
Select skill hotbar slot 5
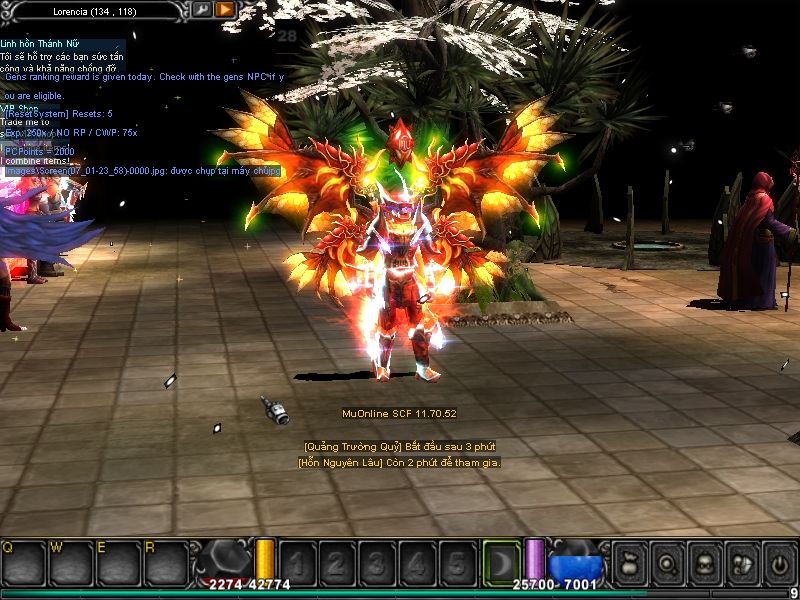455,562
